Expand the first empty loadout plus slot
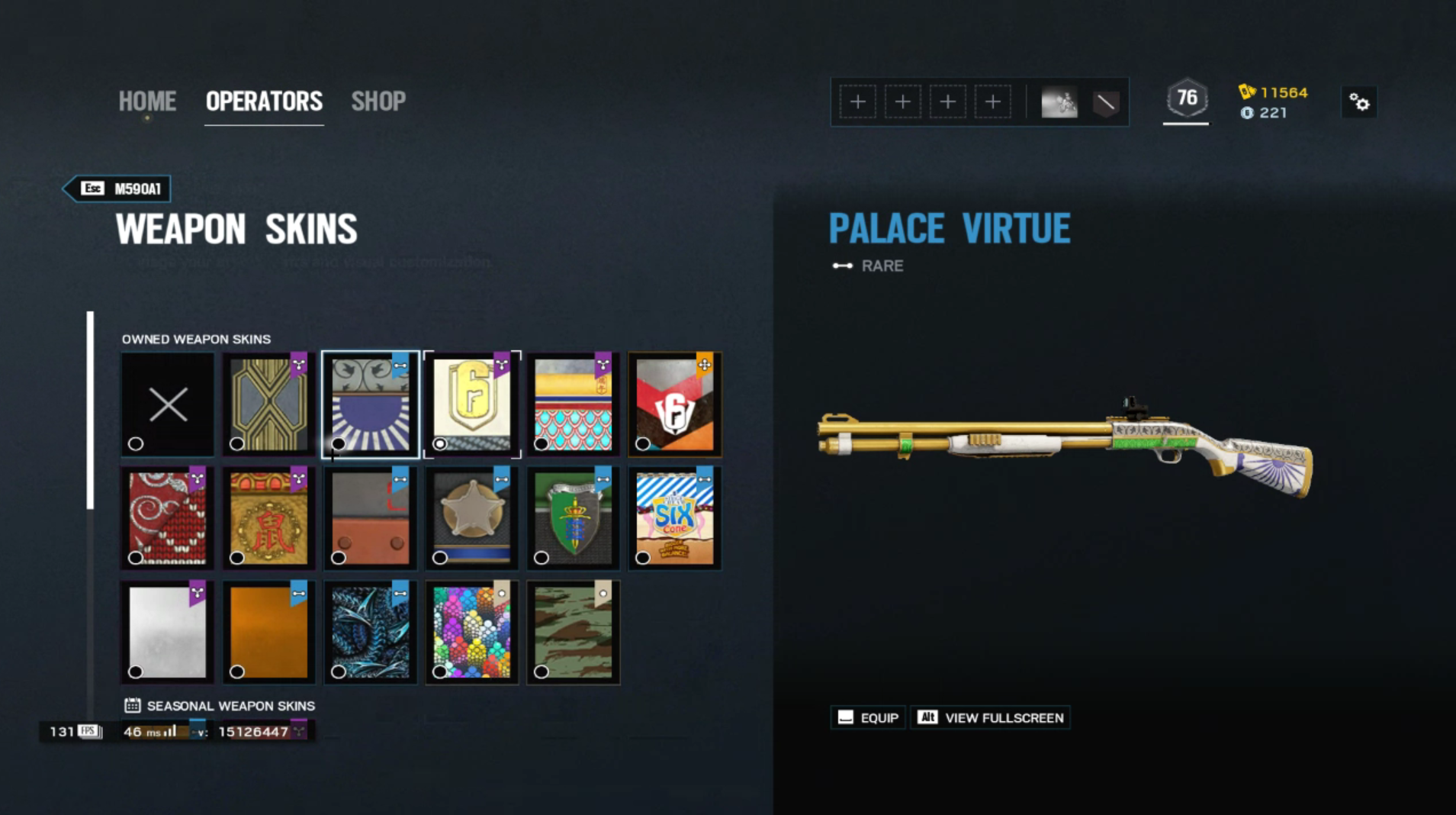The width and height of the screenshot is (1456, 815). tap(859, 101)
